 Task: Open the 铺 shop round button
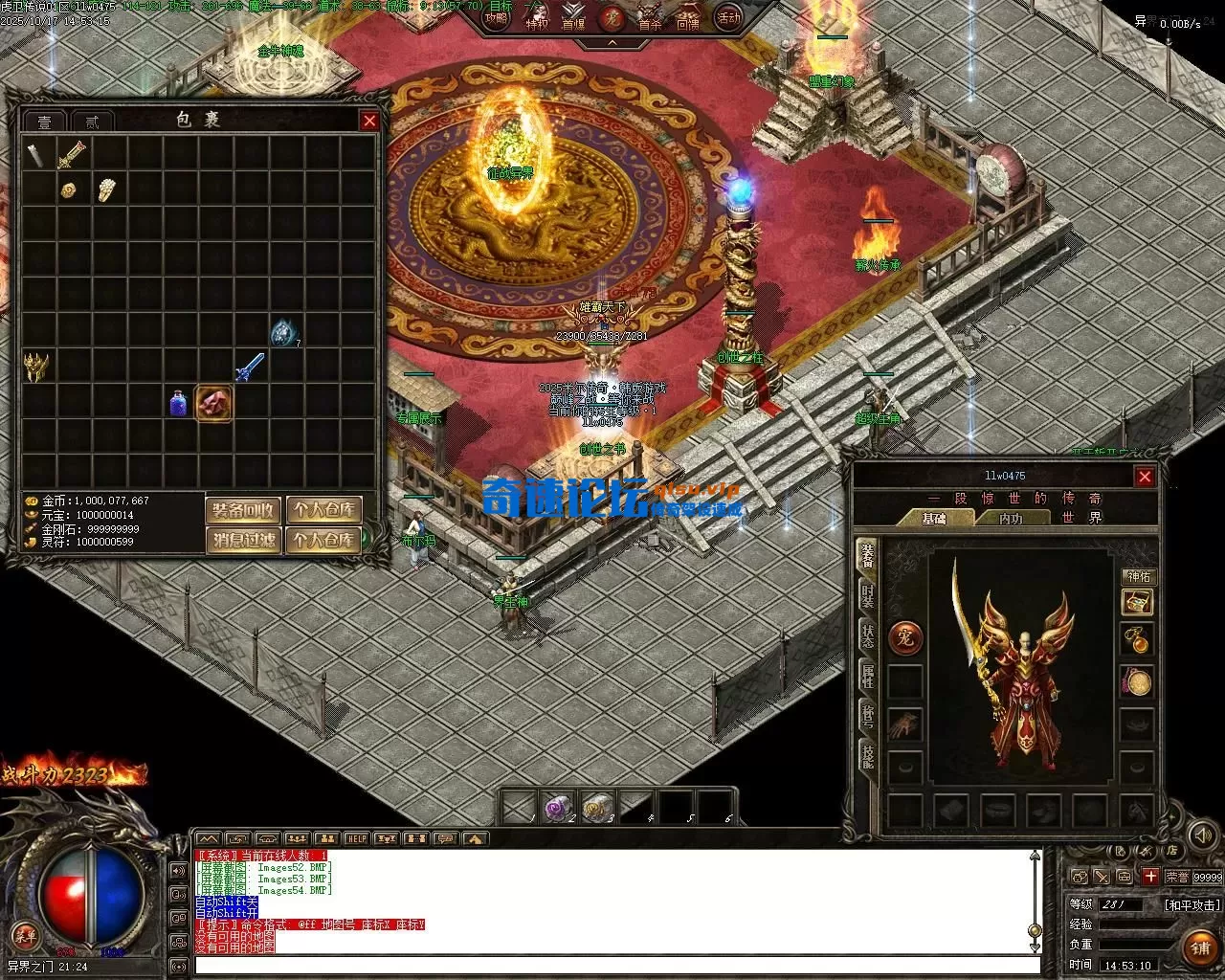click(1201, 947)
